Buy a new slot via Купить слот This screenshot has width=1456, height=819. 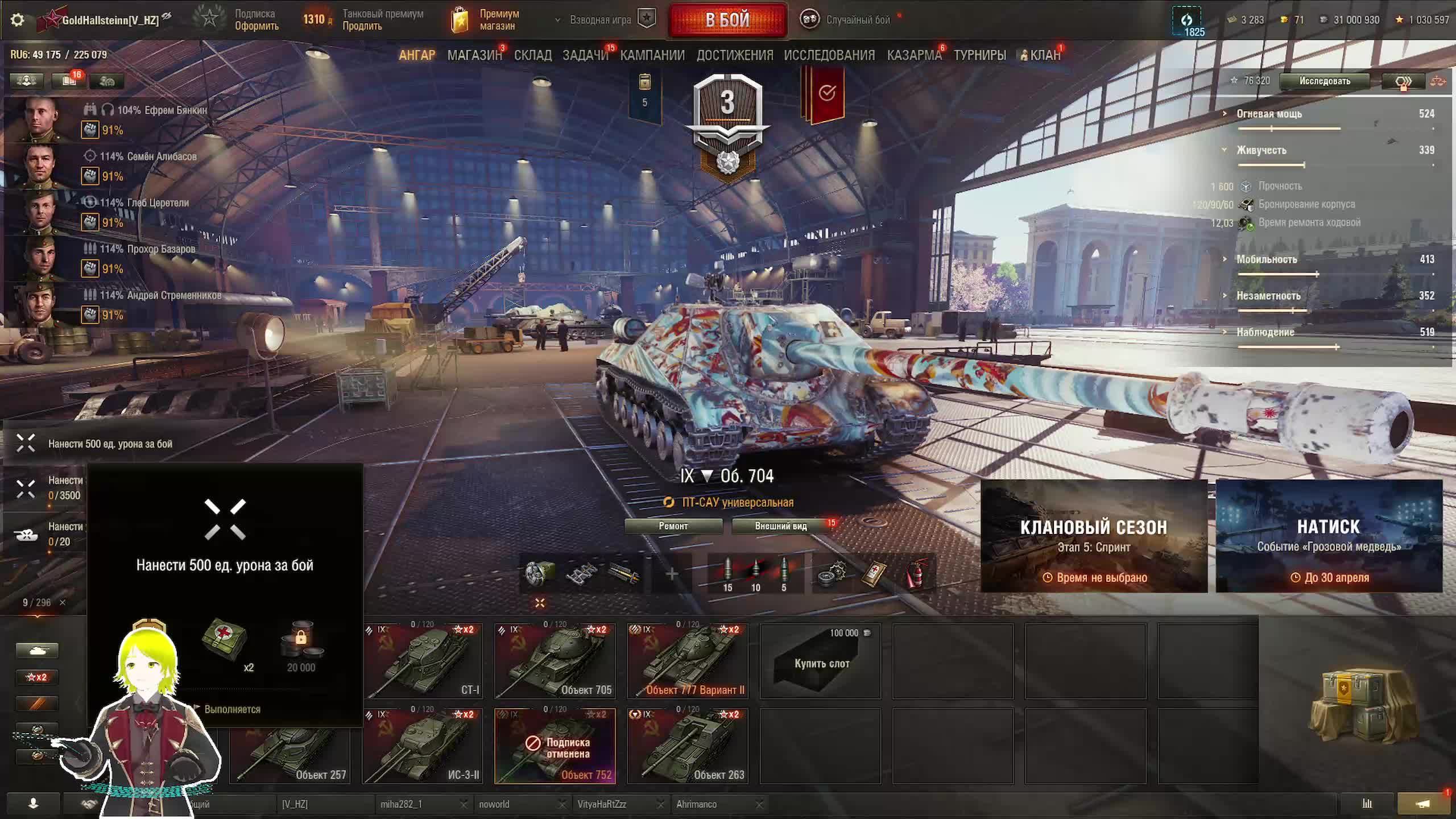coord(821,661)
